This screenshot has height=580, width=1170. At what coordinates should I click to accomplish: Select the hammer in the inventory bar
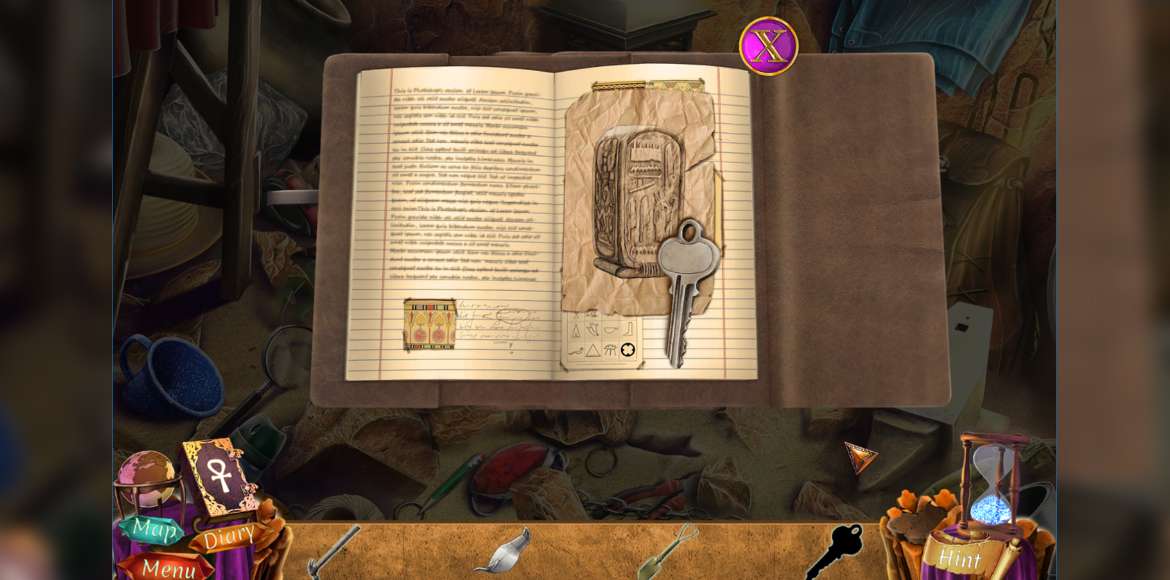(333, 551)
